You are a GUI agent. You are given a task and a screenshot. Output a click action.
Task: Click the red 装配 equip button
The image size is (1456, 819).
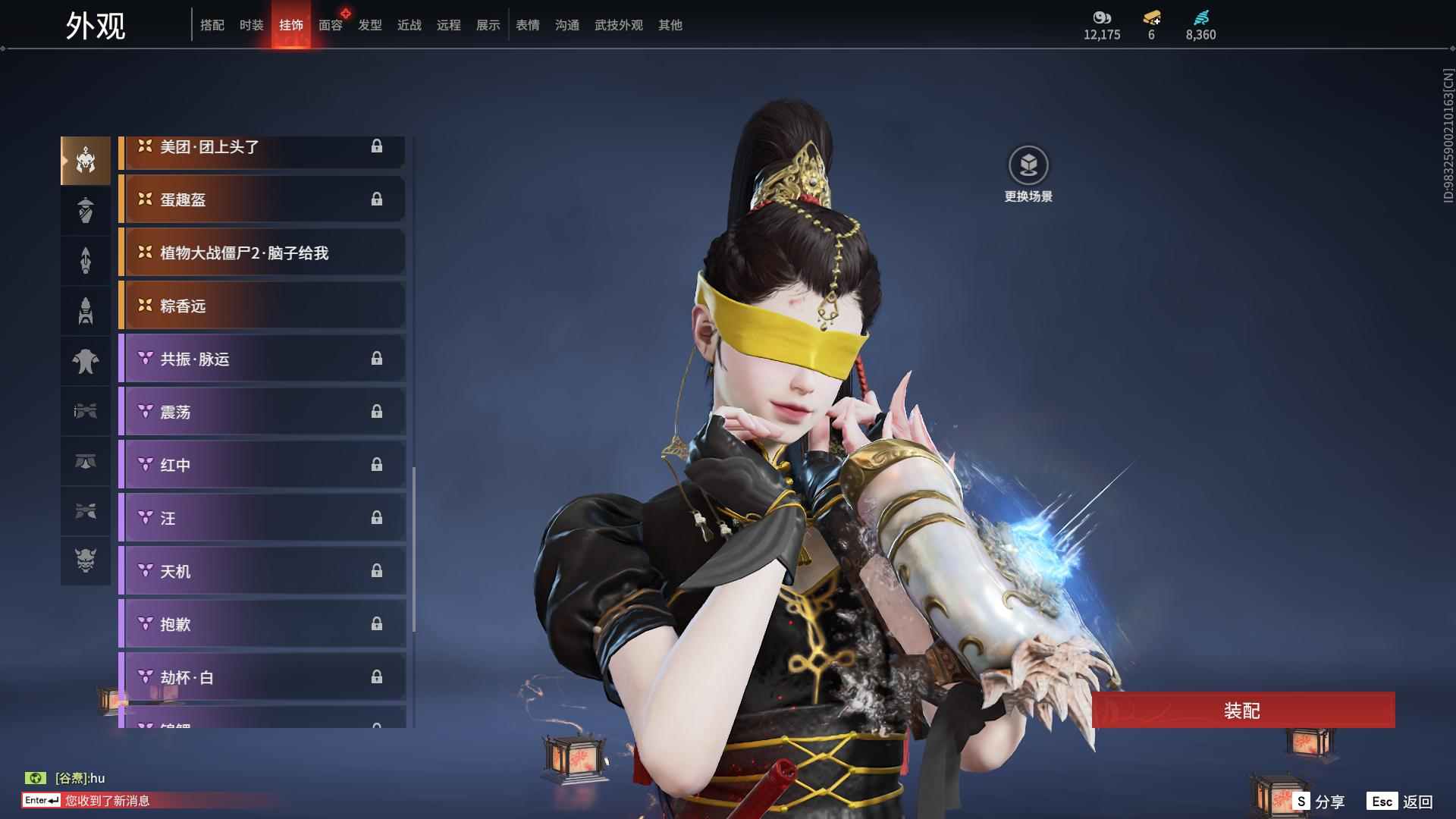coord(1242,710)
